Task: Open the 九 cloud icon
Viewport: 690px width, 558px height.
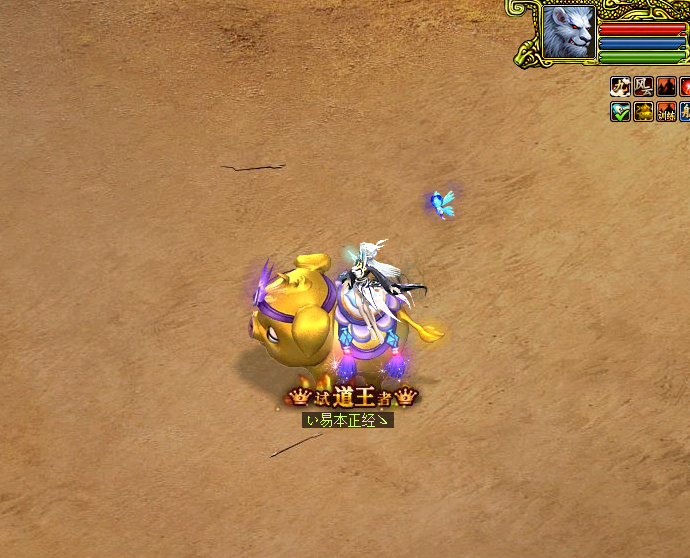Action: 620,87
